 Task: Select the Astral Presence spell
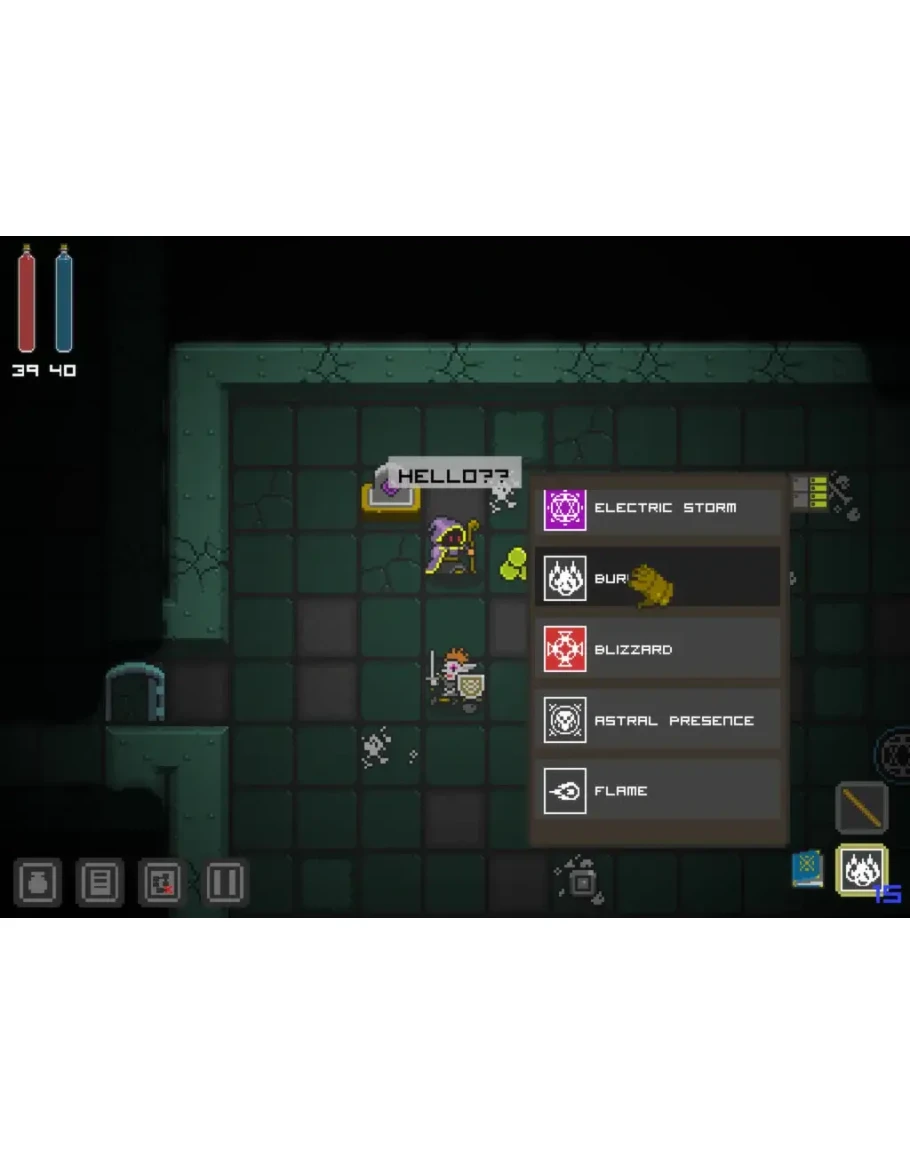657,720
